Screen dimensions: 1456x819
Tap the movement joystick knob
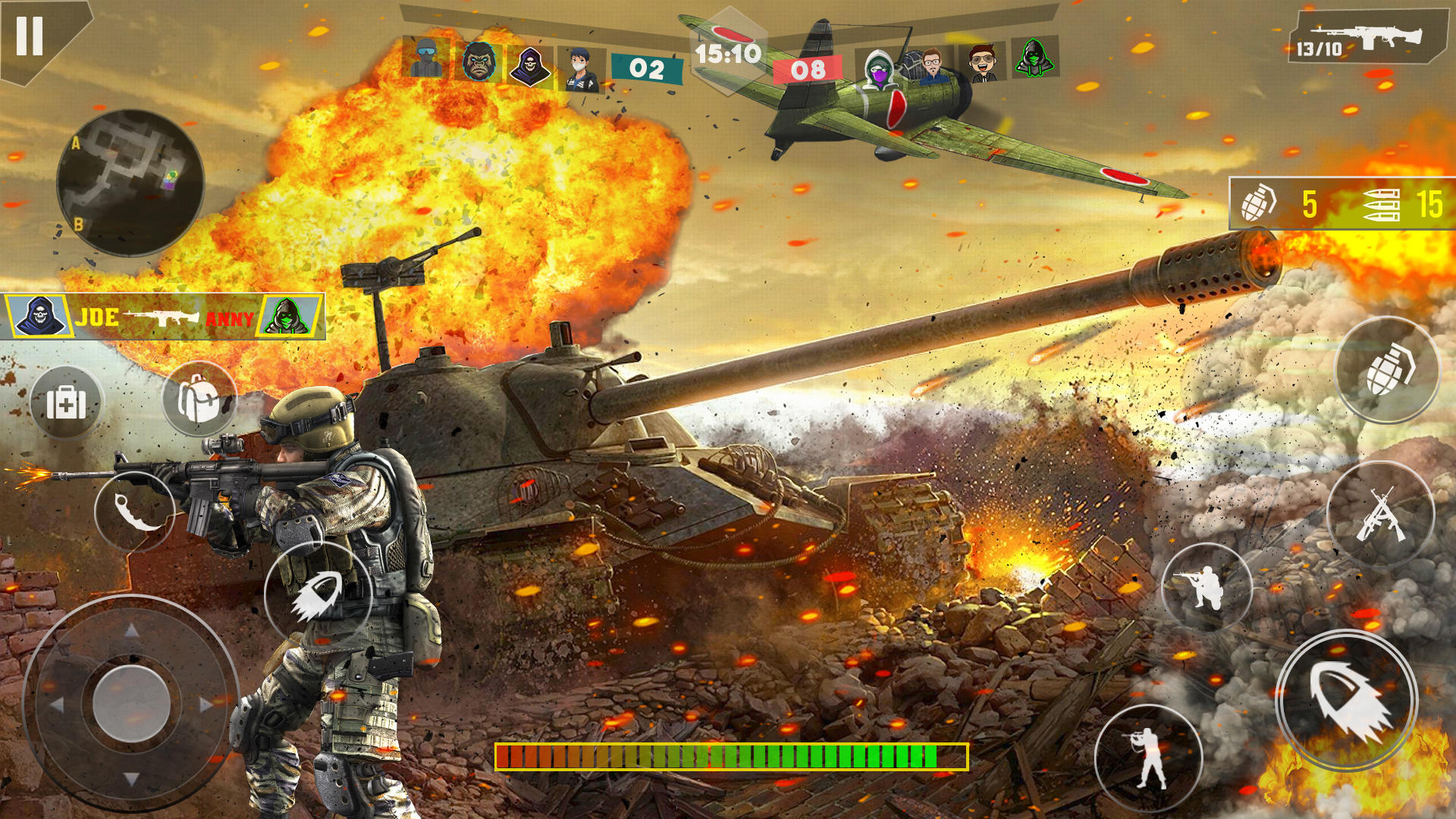pos(131,704)
